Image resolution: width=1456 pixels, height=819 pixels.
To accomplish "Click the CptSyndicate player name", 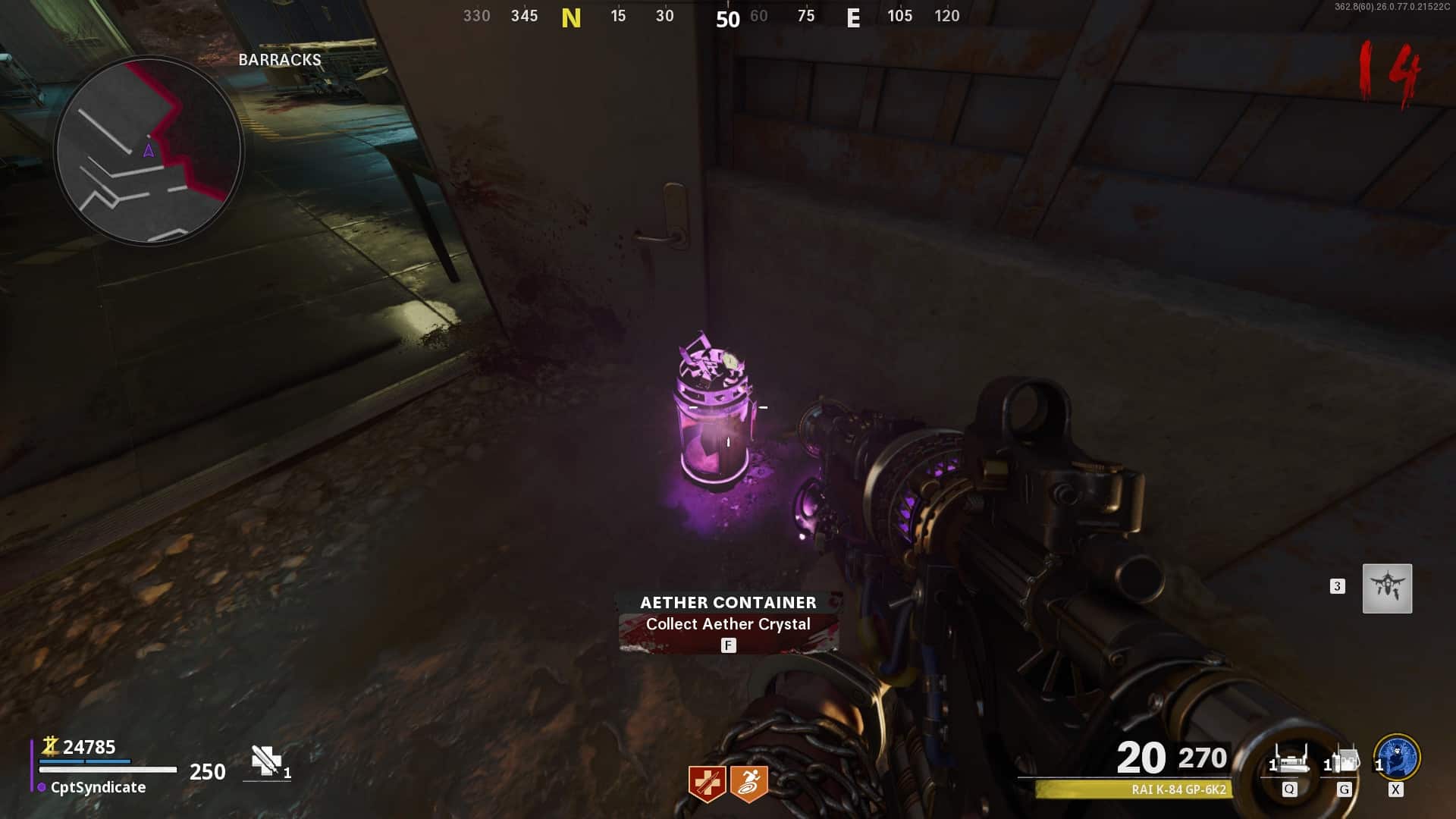I will coord(98,787).
